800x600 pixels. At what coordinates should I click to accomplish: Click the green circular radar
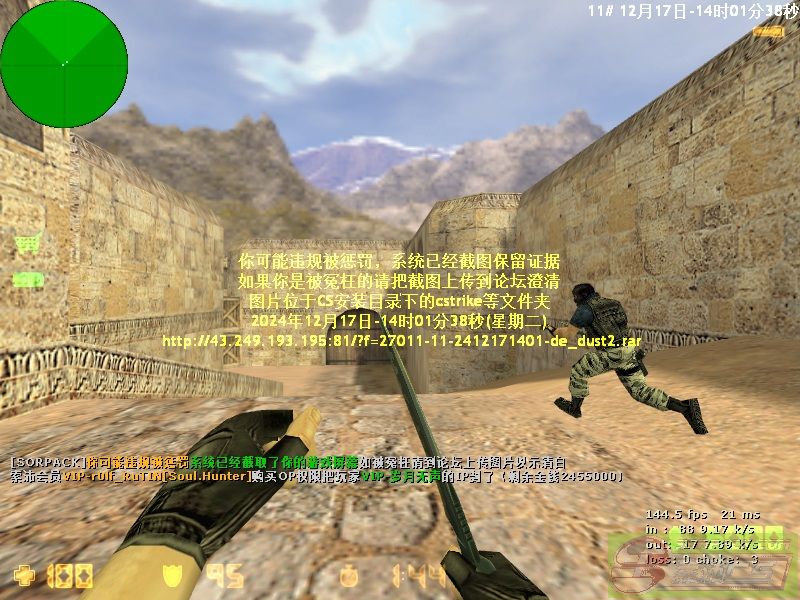pos(64,64)
